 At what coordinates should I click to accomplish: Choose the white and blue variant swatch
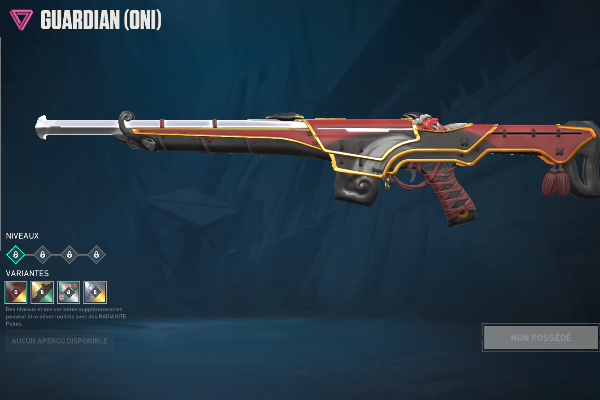95,292
